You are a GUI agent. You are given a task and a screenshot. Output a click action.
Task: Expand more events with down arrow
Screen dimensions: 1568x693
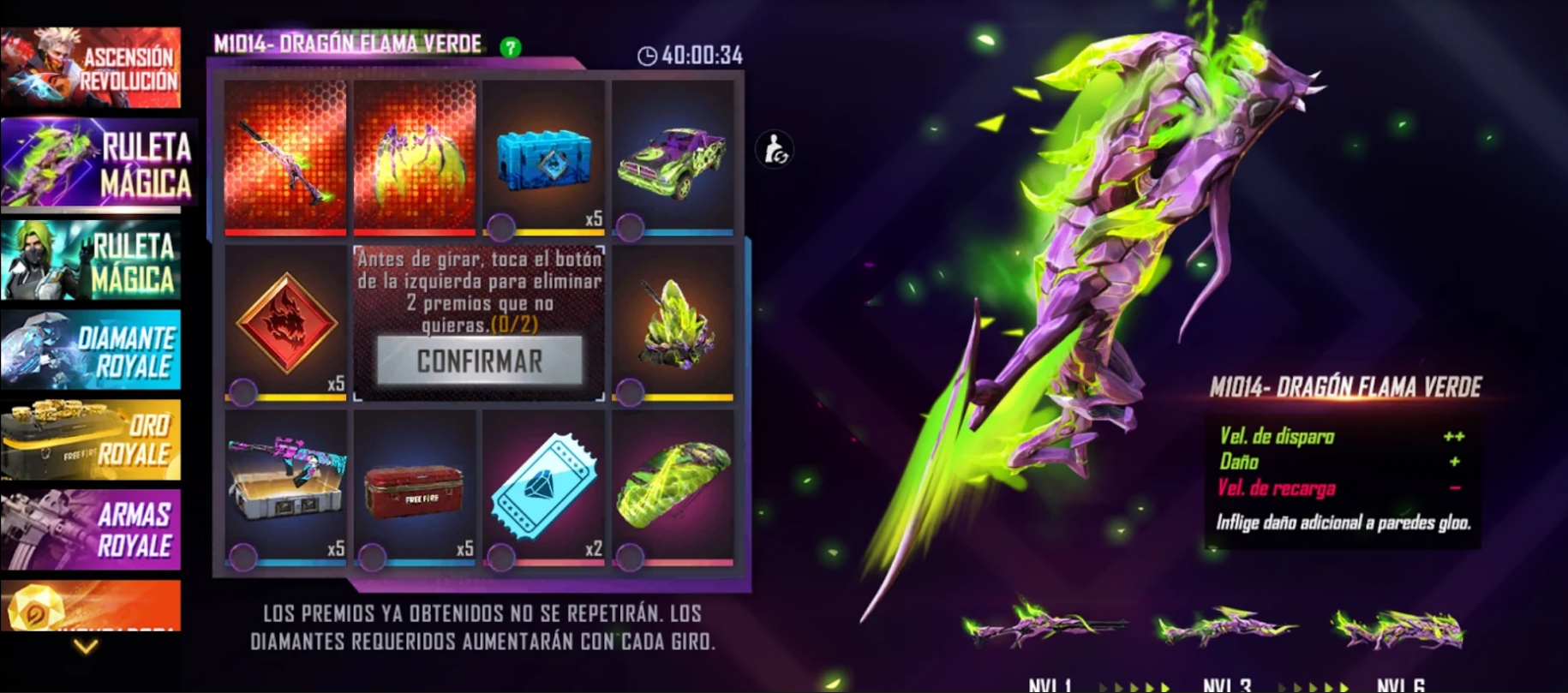(x=86, y=647)
